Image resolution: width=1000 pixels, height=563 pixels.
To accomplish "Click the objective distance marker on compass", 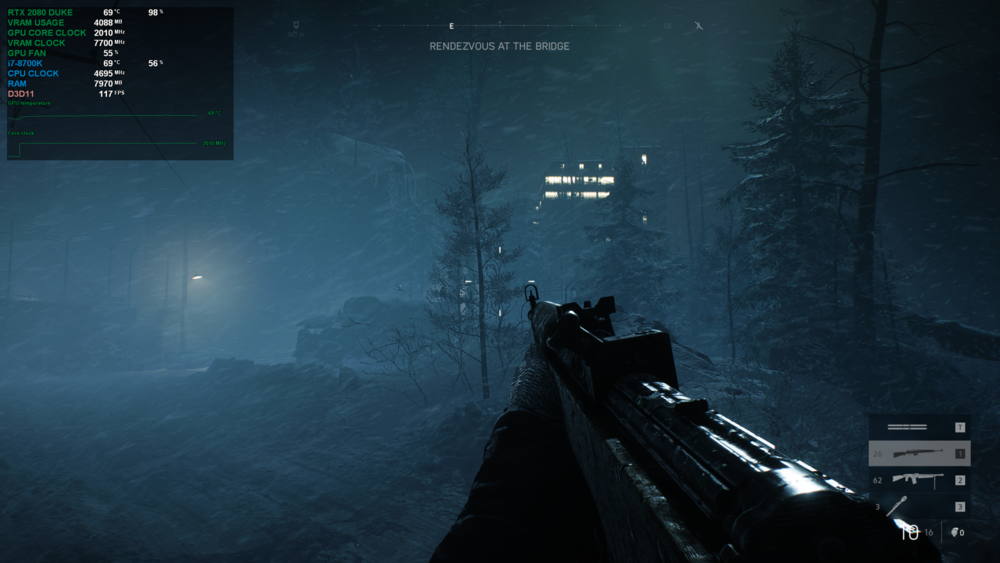I will tap(296, 29).
